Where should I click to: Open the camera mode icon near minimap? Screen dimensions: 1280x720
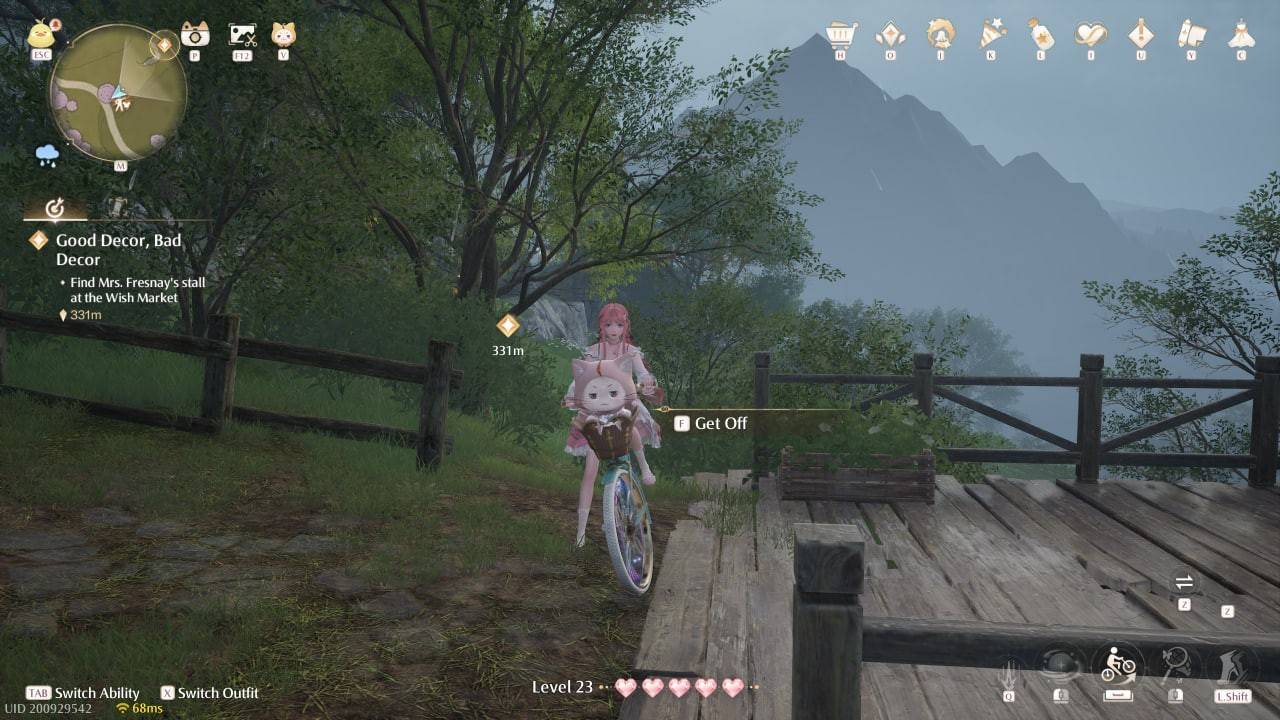click(x=195, y=35)
